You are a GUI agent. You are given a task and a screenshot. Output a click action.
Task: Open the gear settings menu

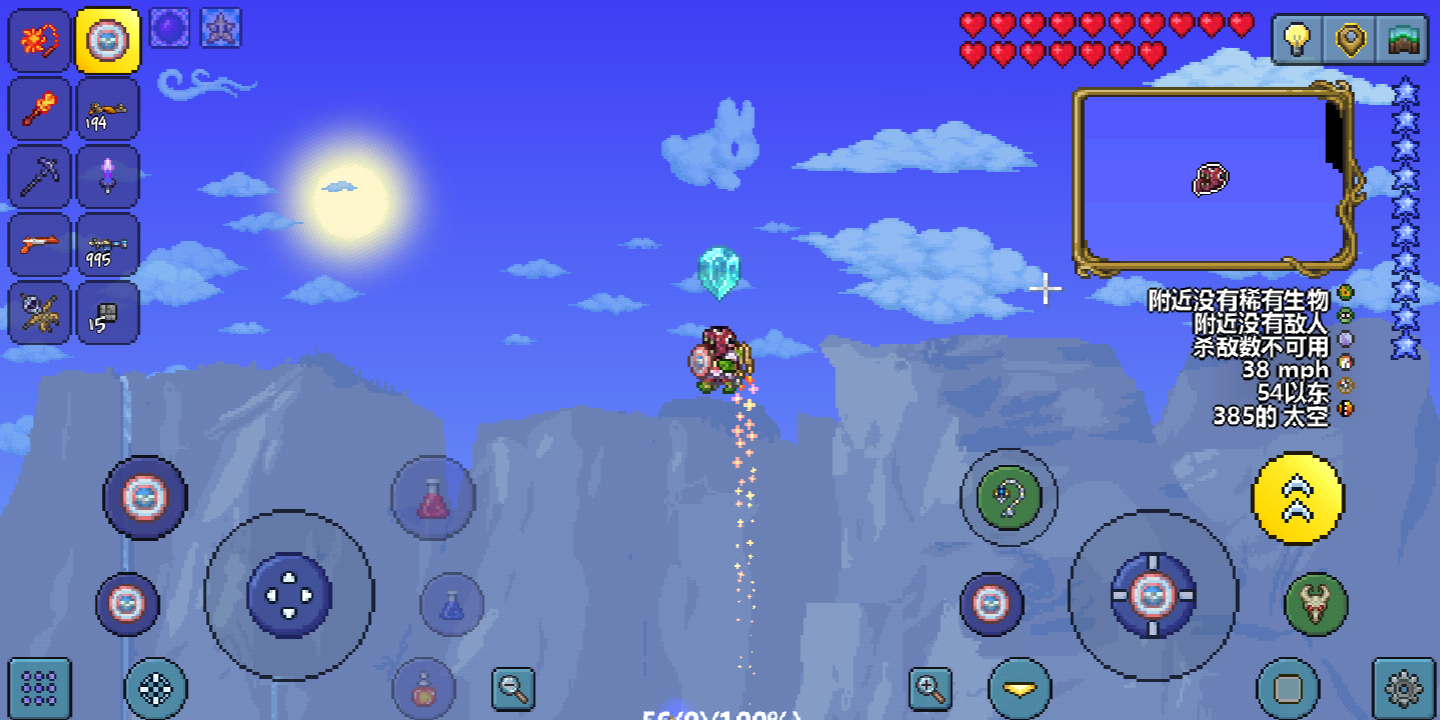coord(1404,689)
